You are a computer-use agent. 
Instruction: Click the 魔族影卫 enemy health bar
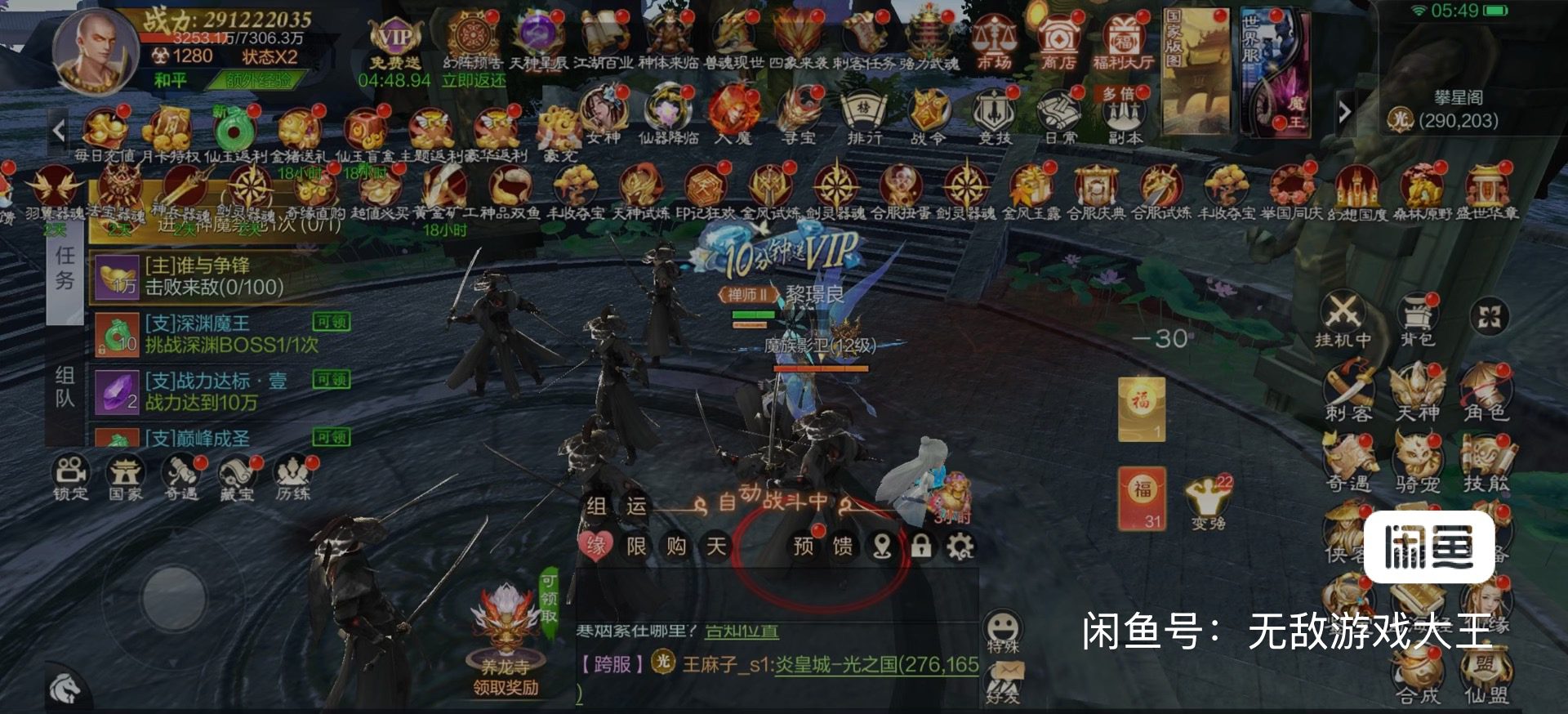click(x=821, y=368)
